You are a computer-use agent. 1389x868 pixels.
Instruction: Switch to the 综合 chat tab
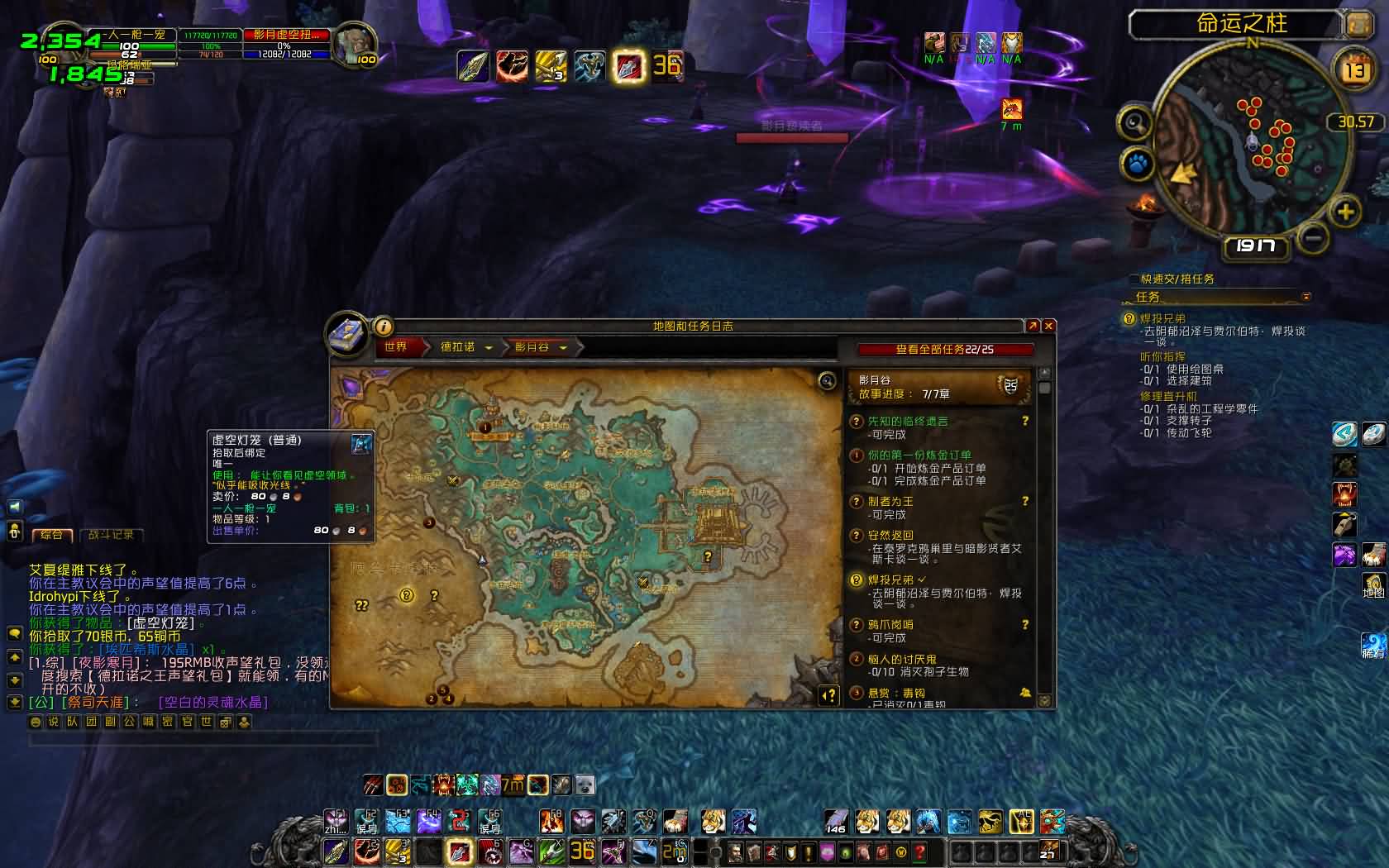click(x=52, y=535)
